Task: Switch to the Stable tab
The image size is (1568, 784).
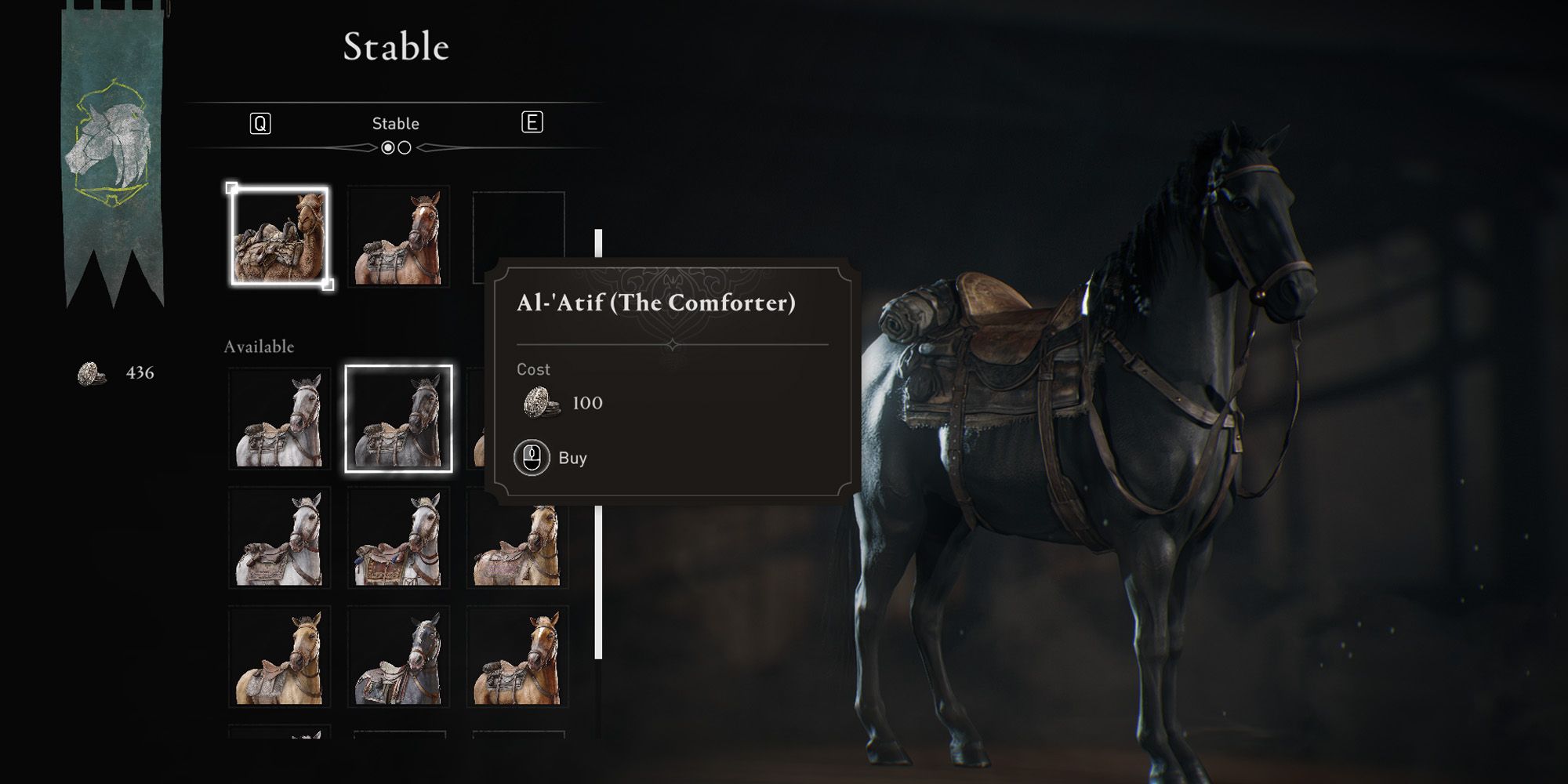Action: coord(396,122)
